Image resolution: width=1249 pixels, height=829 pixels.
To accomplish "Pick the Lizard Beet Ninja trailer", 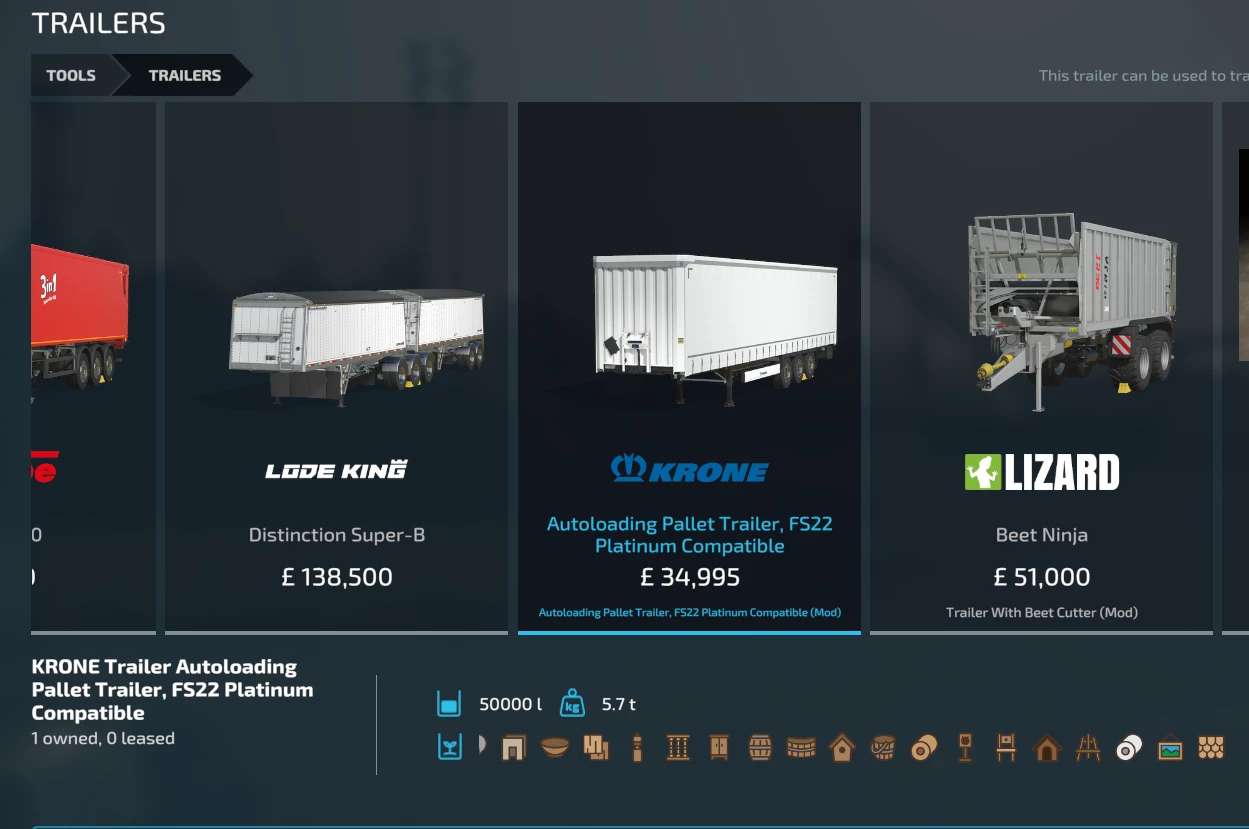I will [1041, 367].
